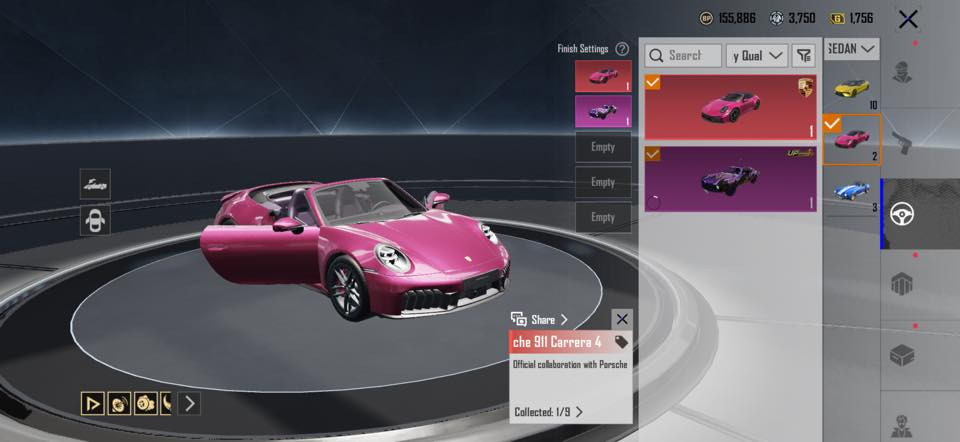Switch to the pistol weapons category tab

pos(920,140)
